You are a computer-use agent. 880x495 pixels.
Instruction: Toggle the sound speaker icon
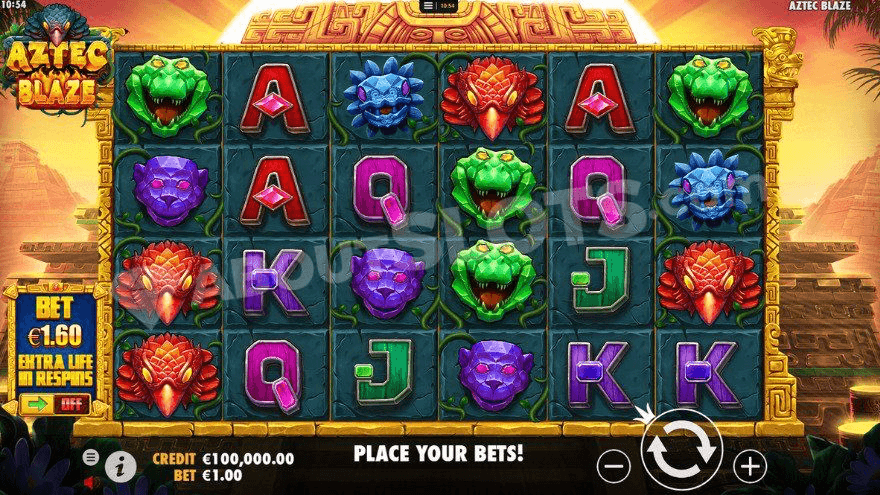click(x=91, y=481)
